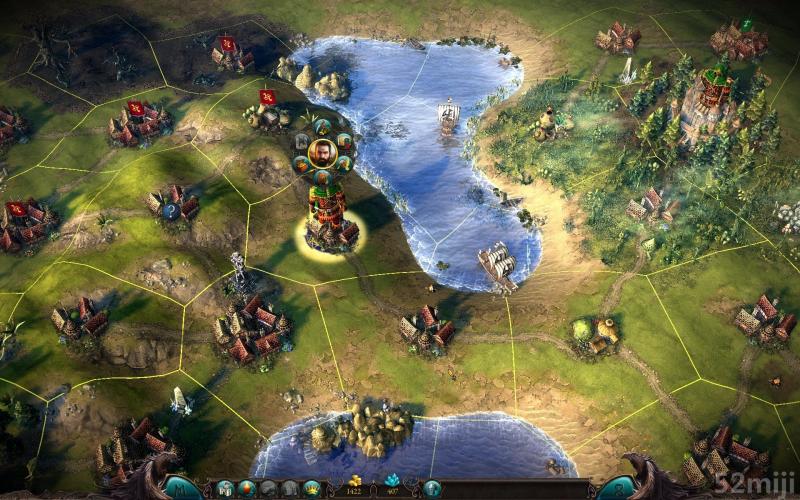Image resolution: width=800 pixels, height=500 pixels.
Task: Open the castle icon in the bottom bar
Action: [225, 488]
